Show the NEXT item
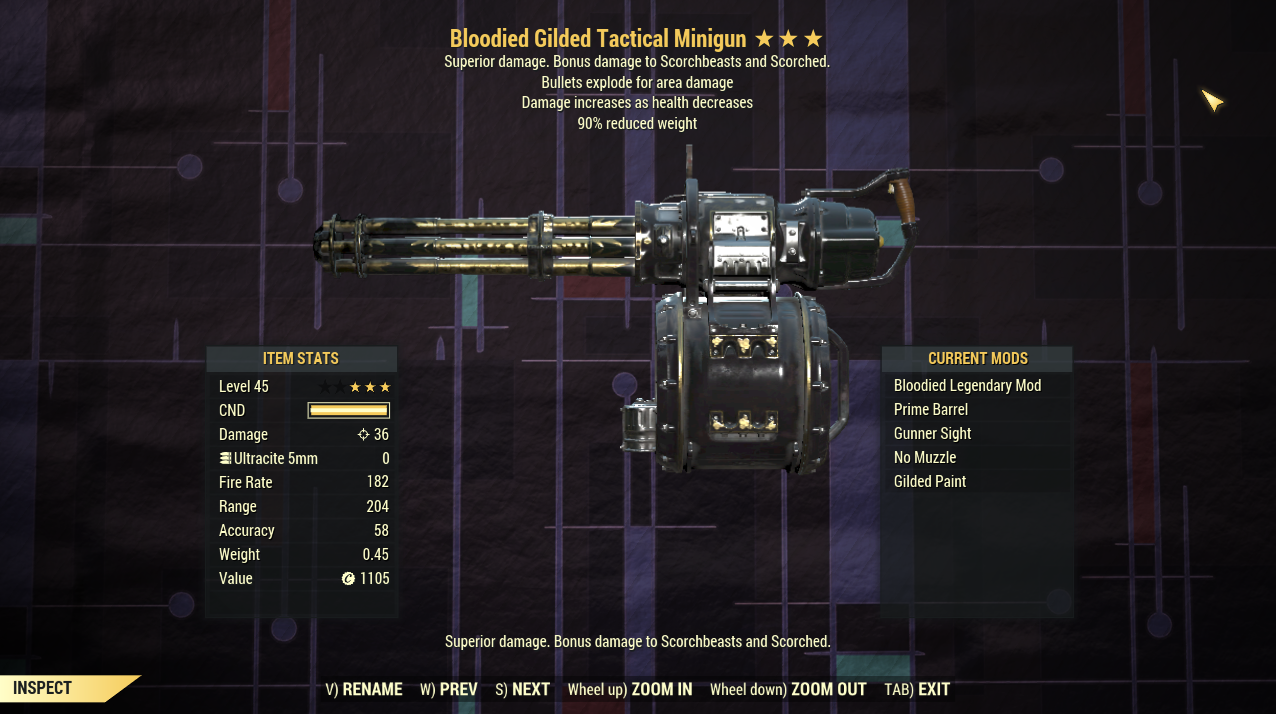1276x714 pixels. tap(522, 689)
